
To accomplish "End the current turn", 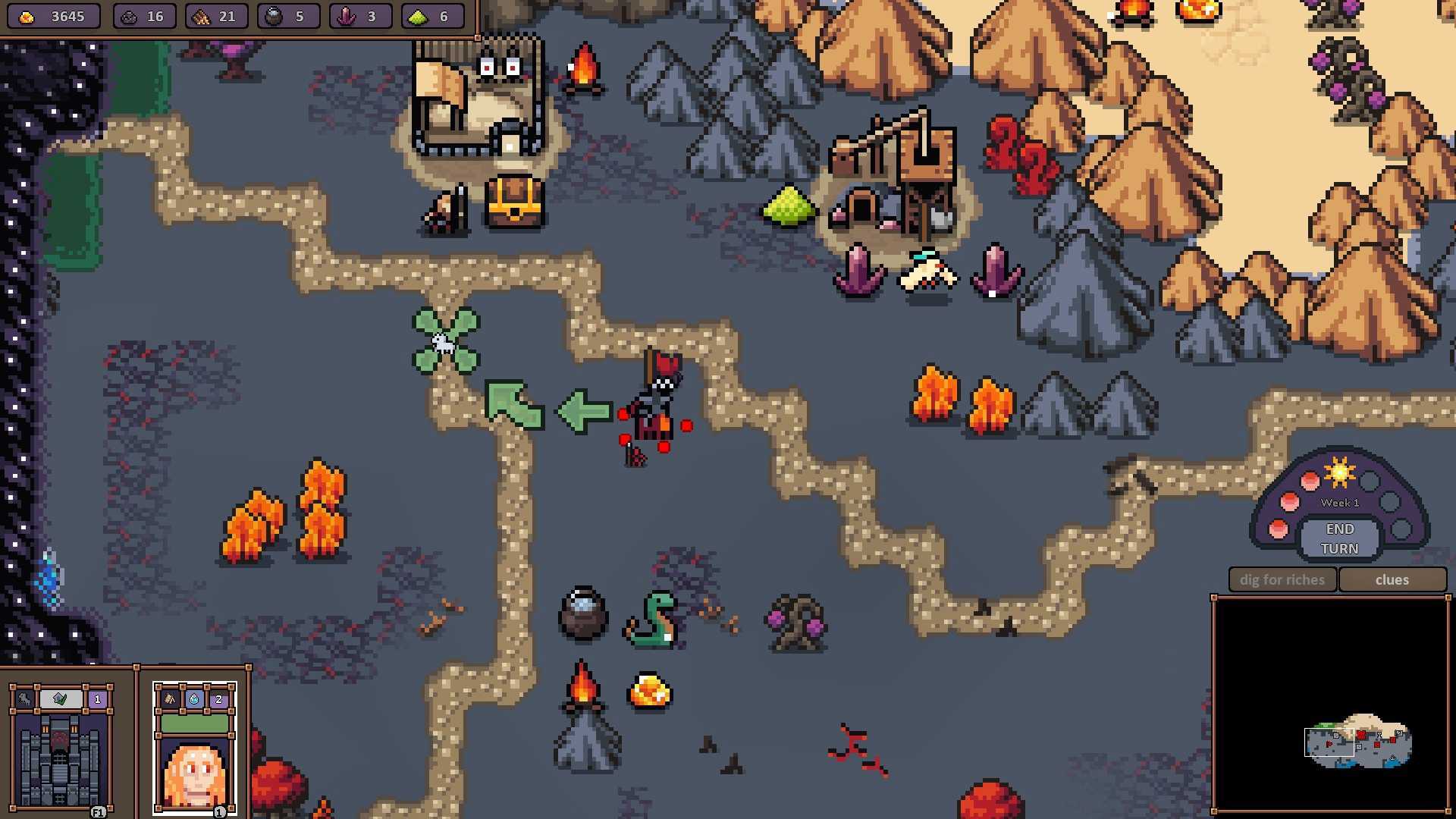I will 1339,538.
